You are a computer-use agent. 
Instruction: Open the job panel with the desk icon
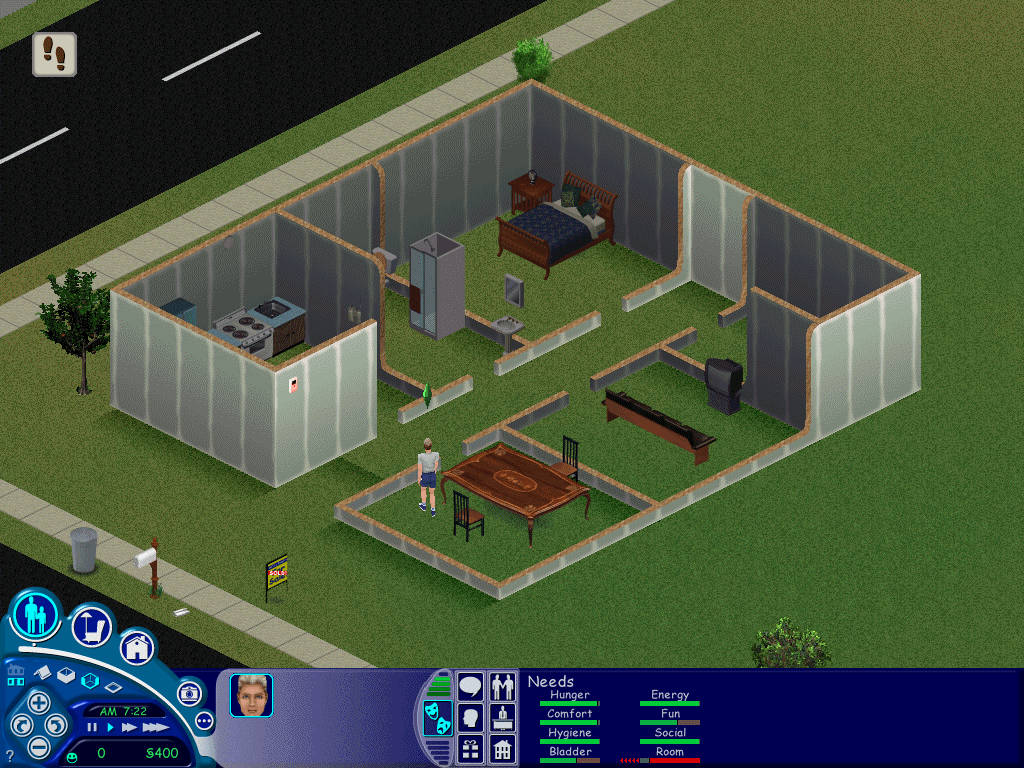(x=503, y=717)
